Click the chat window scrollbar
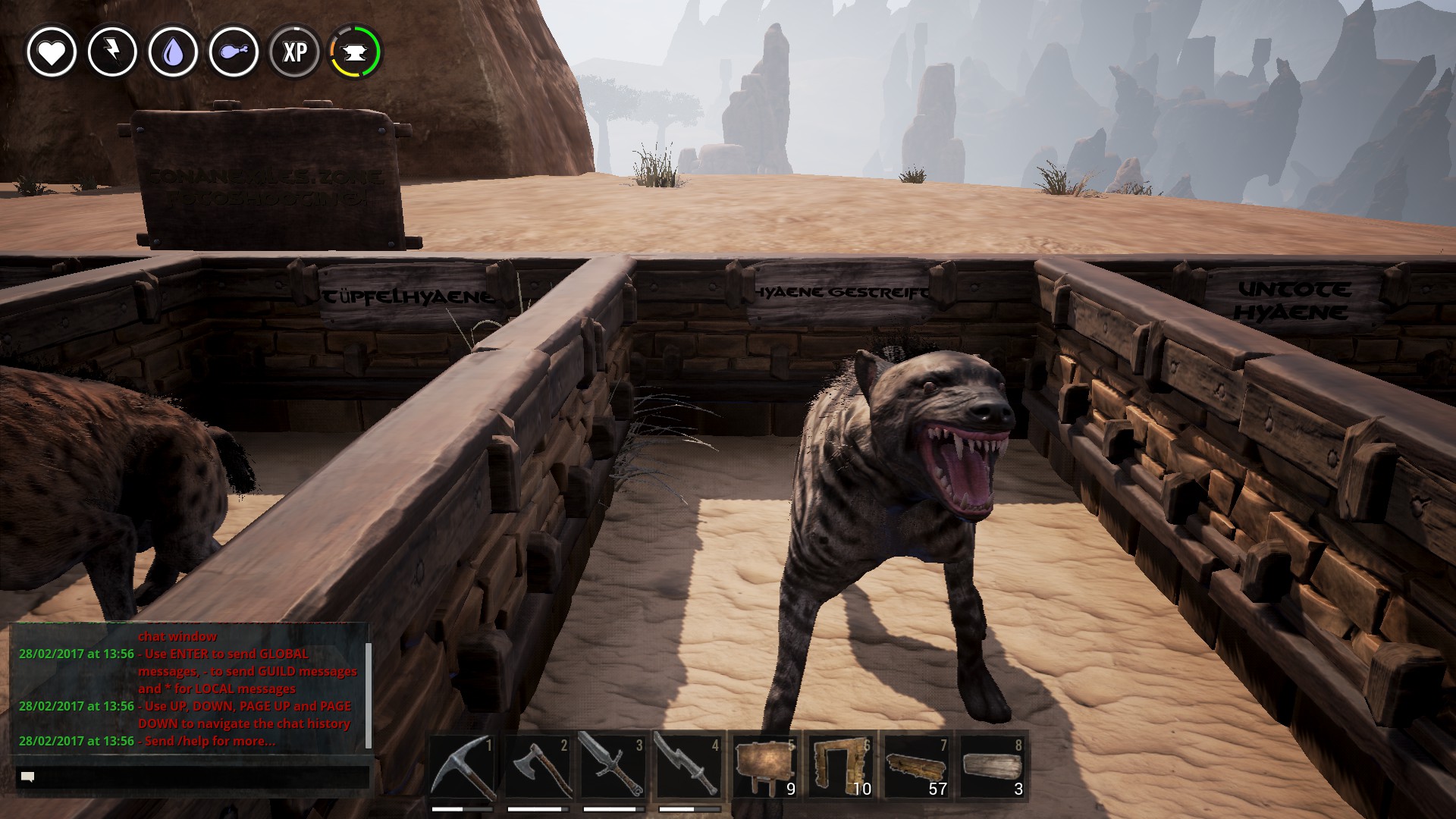This screenshot has width=1456, height=819. 369,695
